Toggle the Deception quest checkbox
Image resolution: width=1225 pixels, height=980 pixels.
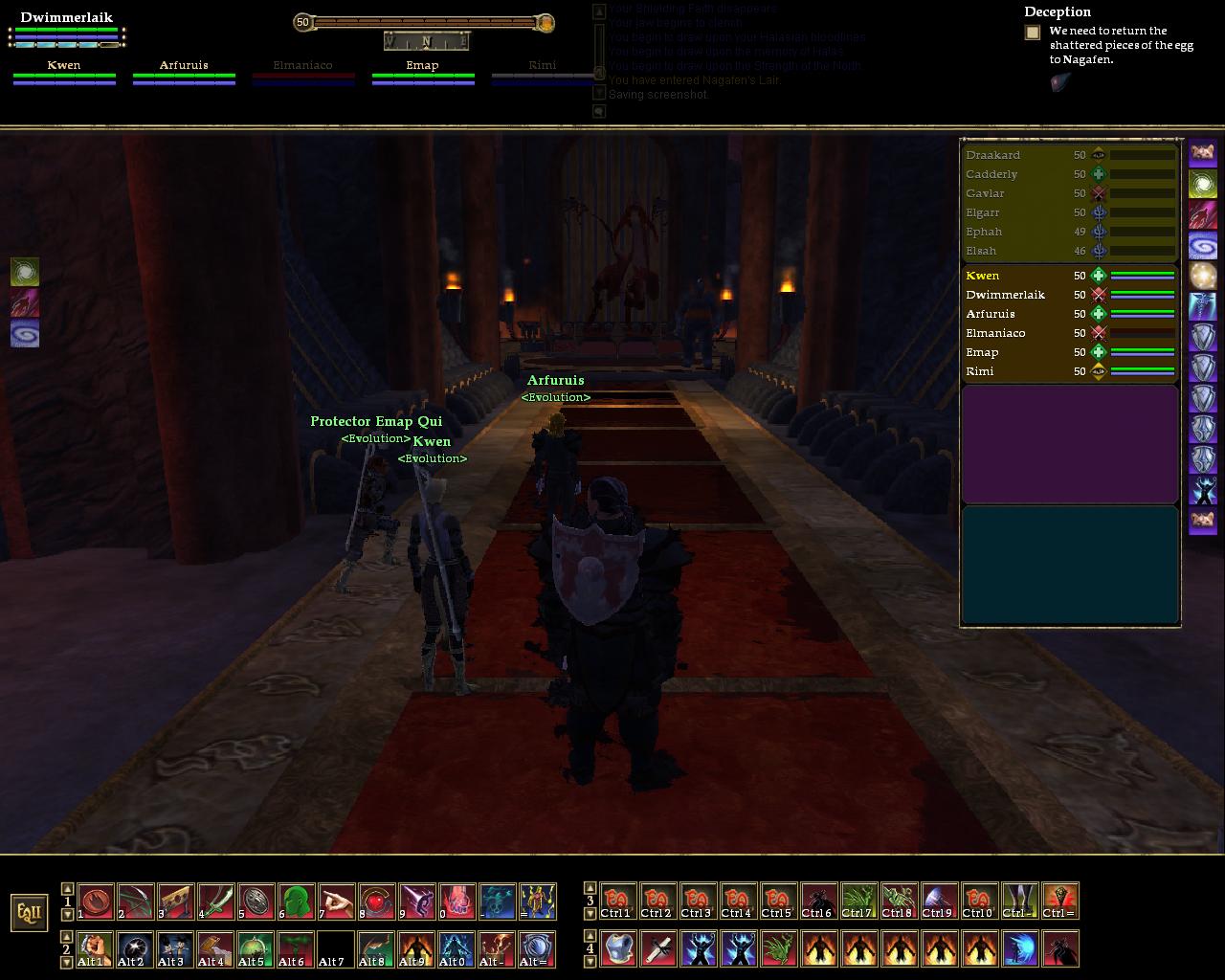(x=1033, y=33)
